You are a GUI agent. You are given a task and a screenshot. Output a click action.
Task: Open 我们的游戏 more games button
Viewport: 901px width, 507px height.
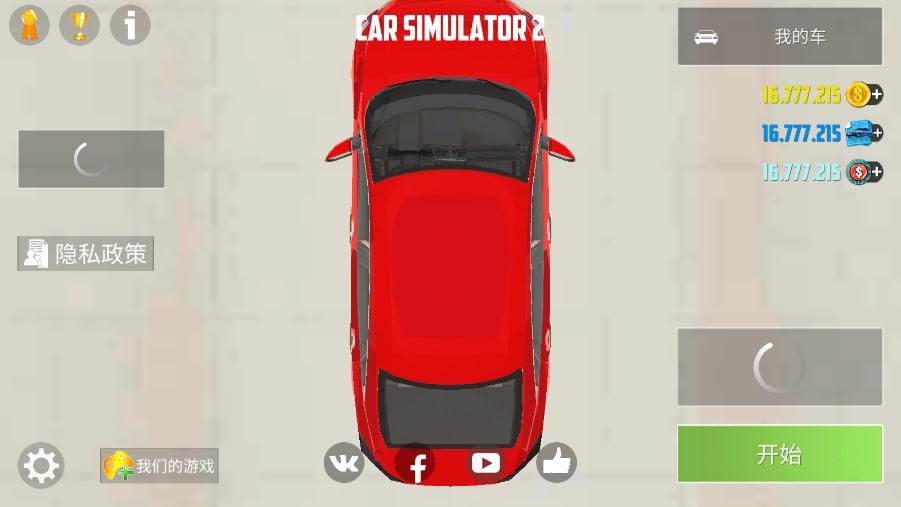click(159, 466)
